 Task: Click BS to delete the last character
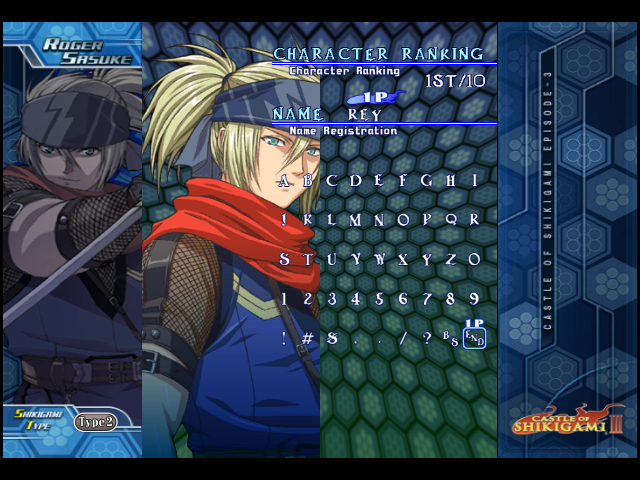451,338
